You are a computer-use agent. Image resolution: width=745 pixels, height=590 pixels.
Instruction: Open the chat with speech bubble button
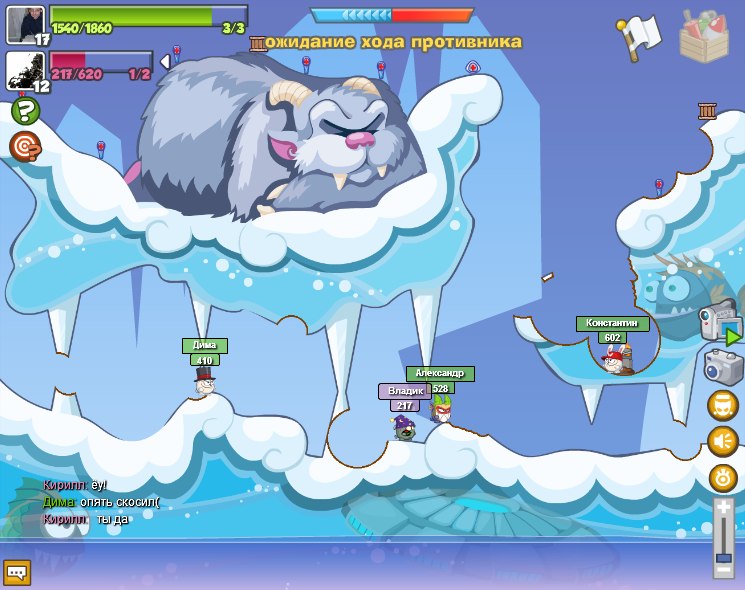17,572
